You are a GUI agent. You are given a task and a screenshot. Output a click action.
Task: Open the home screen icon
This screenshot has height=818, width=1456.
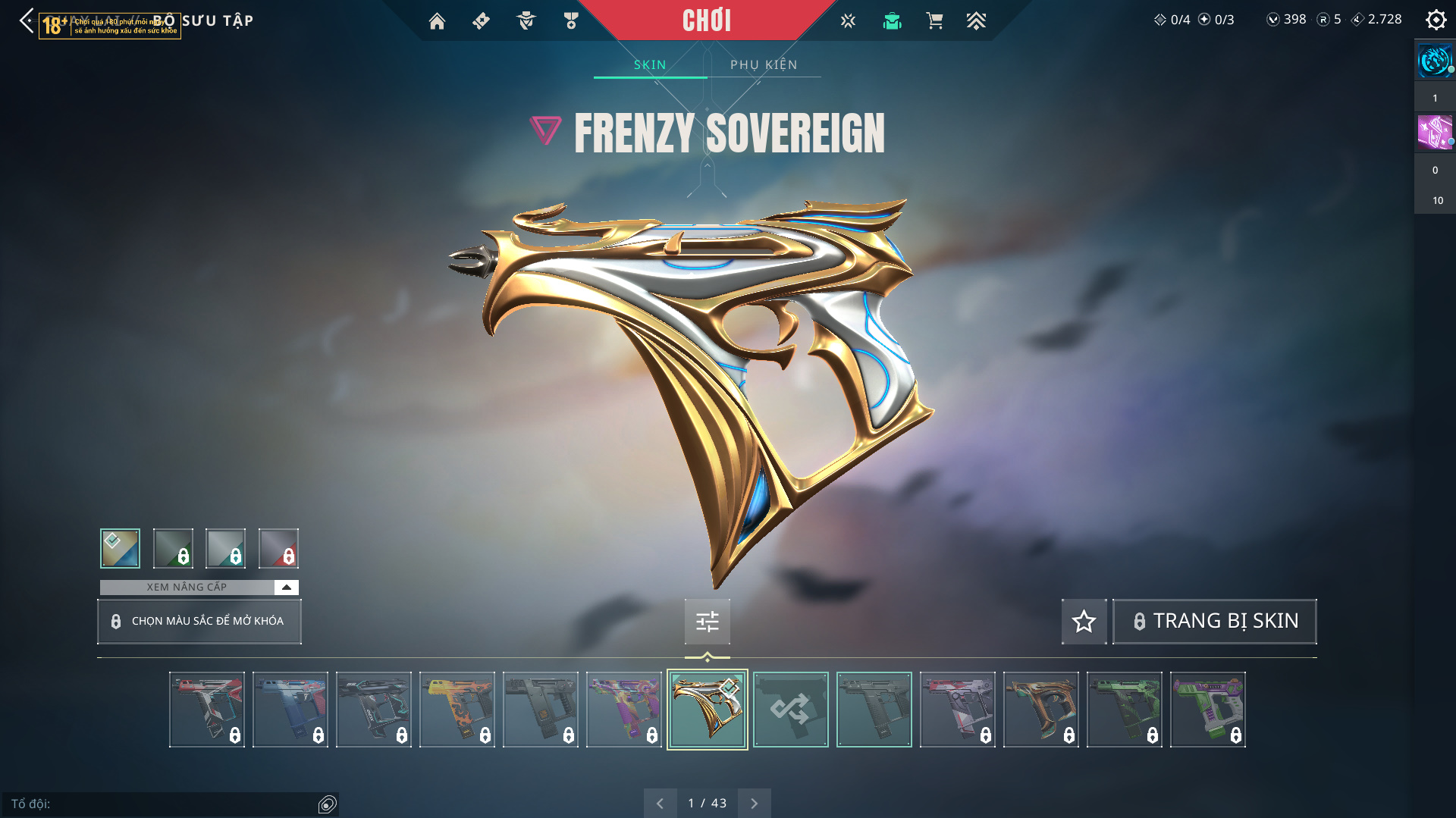tap(437, 21)
